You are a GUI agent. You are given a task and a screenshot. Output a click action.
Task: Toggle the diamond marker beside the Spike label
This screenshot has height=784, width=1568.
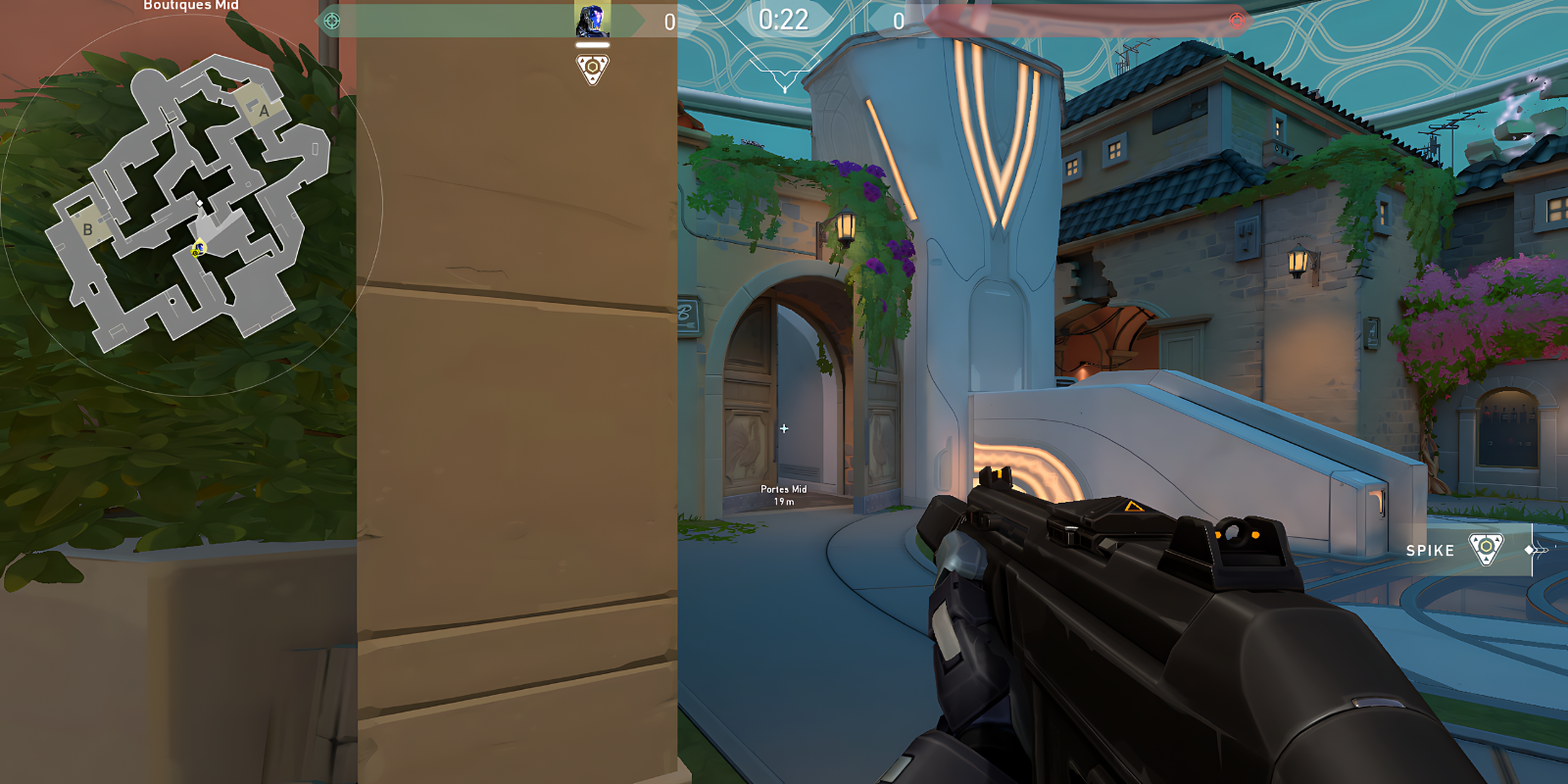1531,550
